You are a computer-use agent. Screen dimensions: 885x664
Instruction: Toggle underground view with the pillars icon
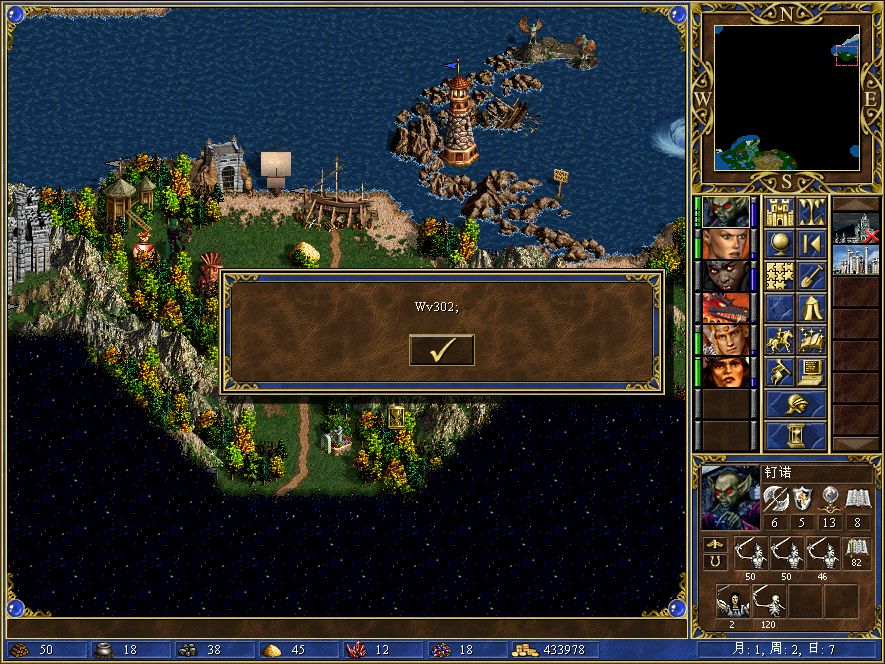tap(812, 212)
